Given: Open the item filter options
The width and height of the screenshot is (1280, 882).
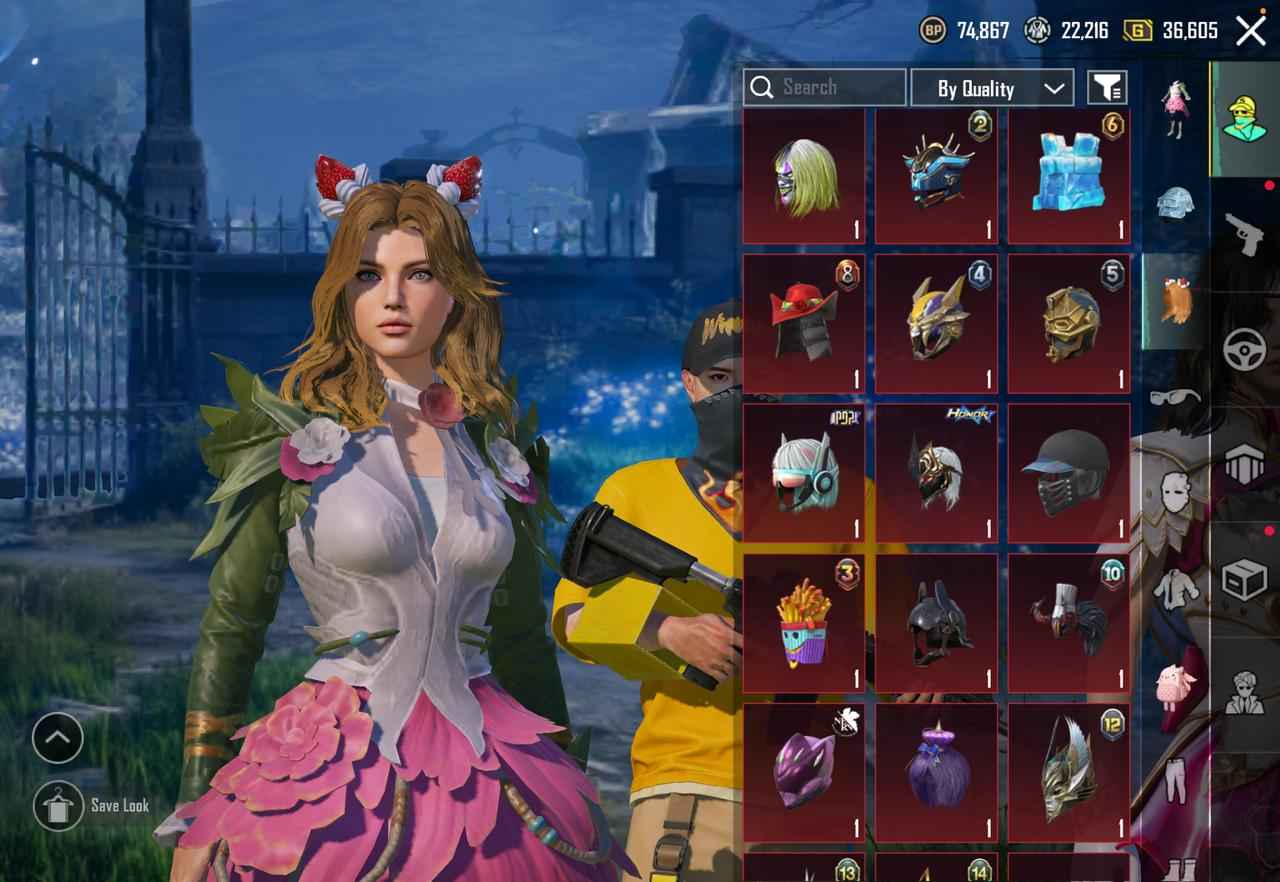Looking at the screenshot, I should [1106, 88].
